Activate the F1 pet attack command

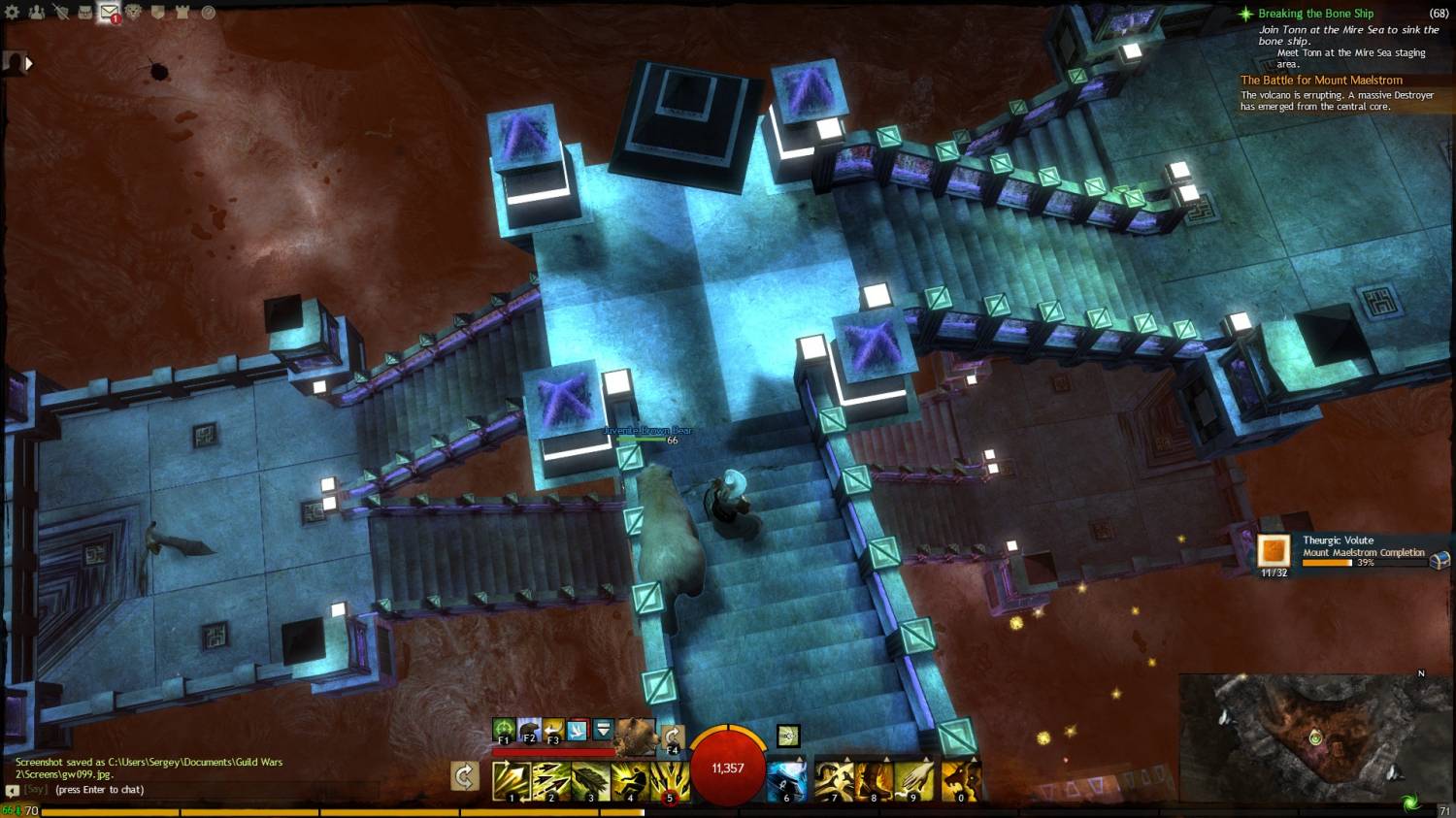click(x=504, y=731)
